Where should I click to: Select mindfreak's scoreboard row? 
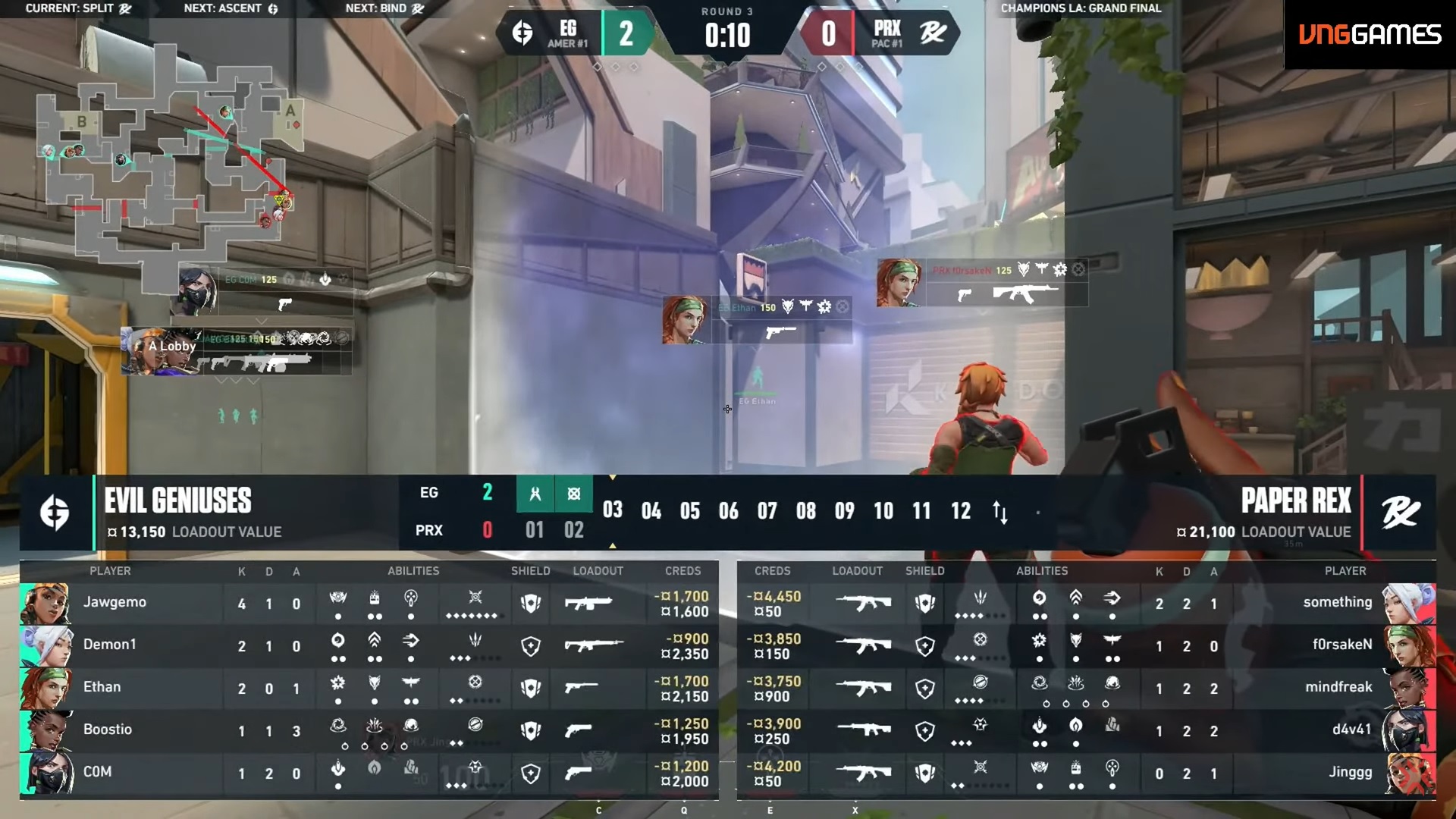pos(1086,689)
